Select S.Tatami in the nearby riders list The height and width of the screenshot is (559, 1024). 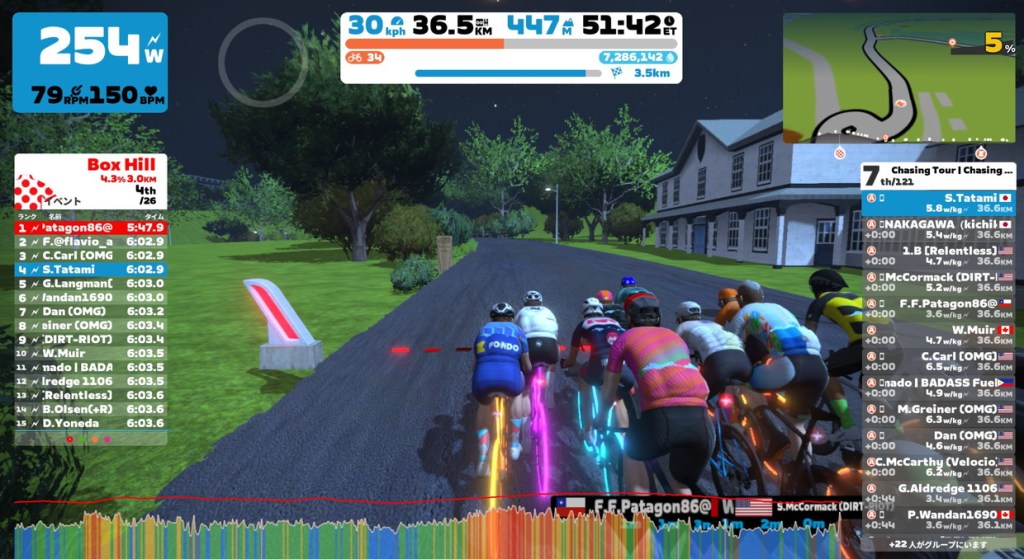pos(938,203)
